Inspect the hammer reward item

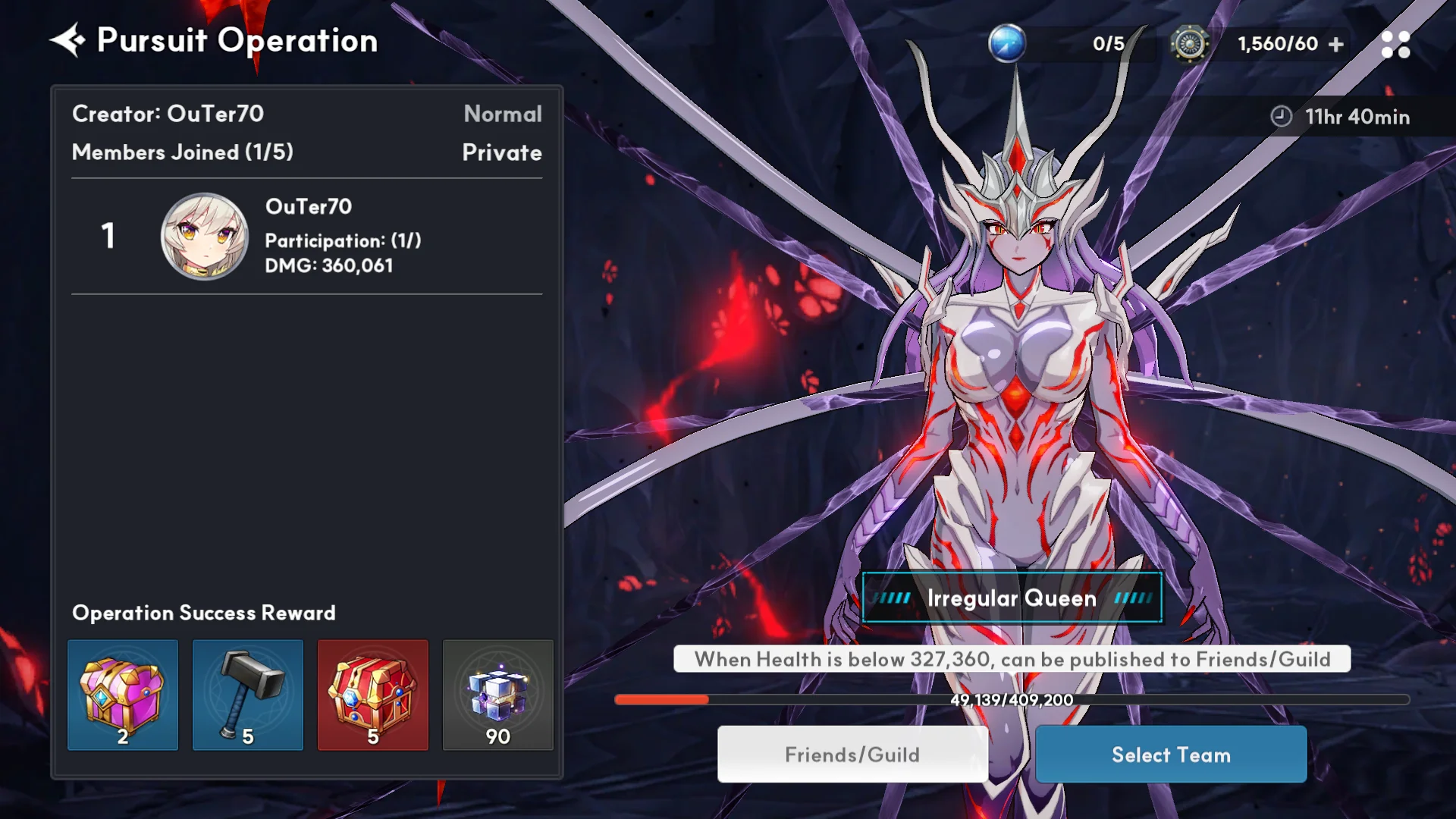pyautogui.click(x=248, y=695)
